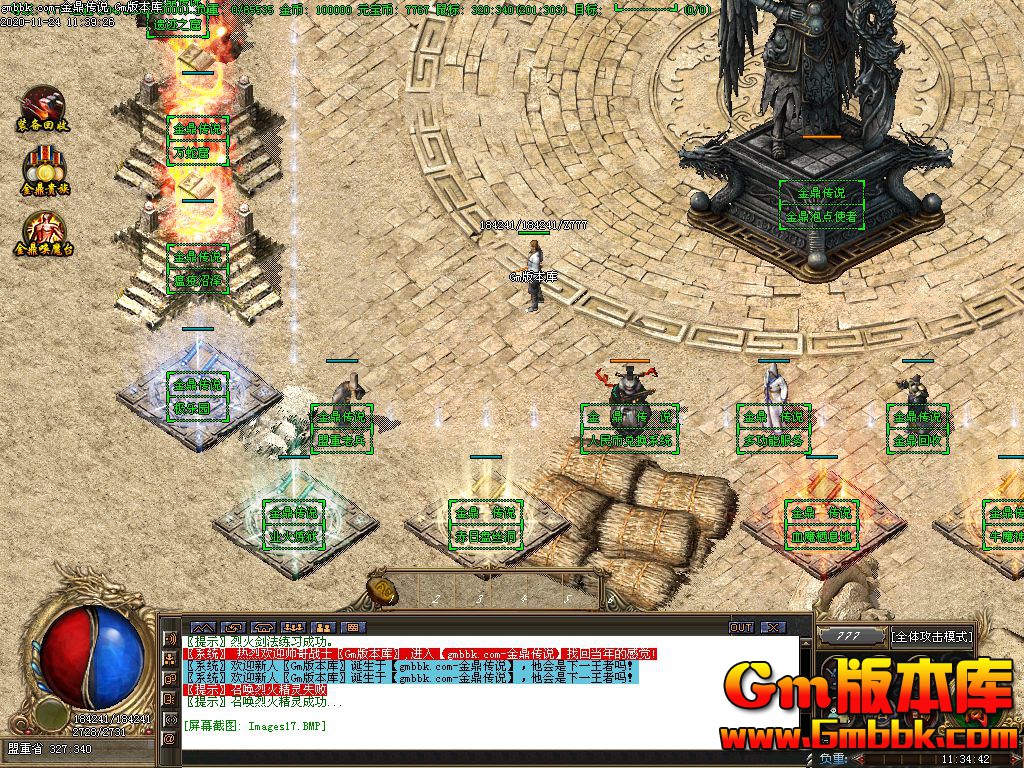
Task: Click the @ icon beside the chat
Action: [x=169, y=739]
